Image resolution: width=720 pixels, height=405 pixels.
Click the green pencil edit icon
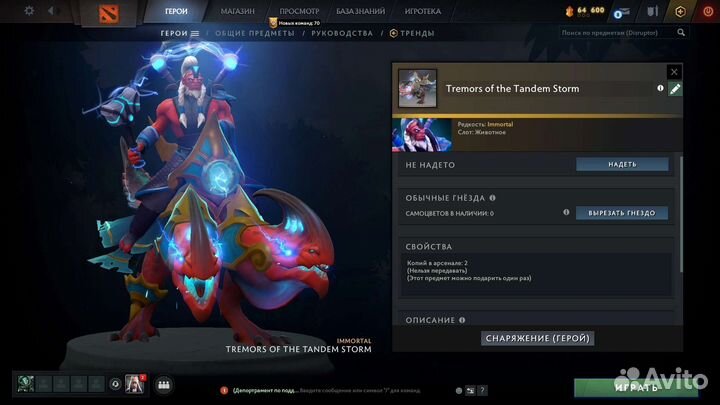[x=675, y=89]
